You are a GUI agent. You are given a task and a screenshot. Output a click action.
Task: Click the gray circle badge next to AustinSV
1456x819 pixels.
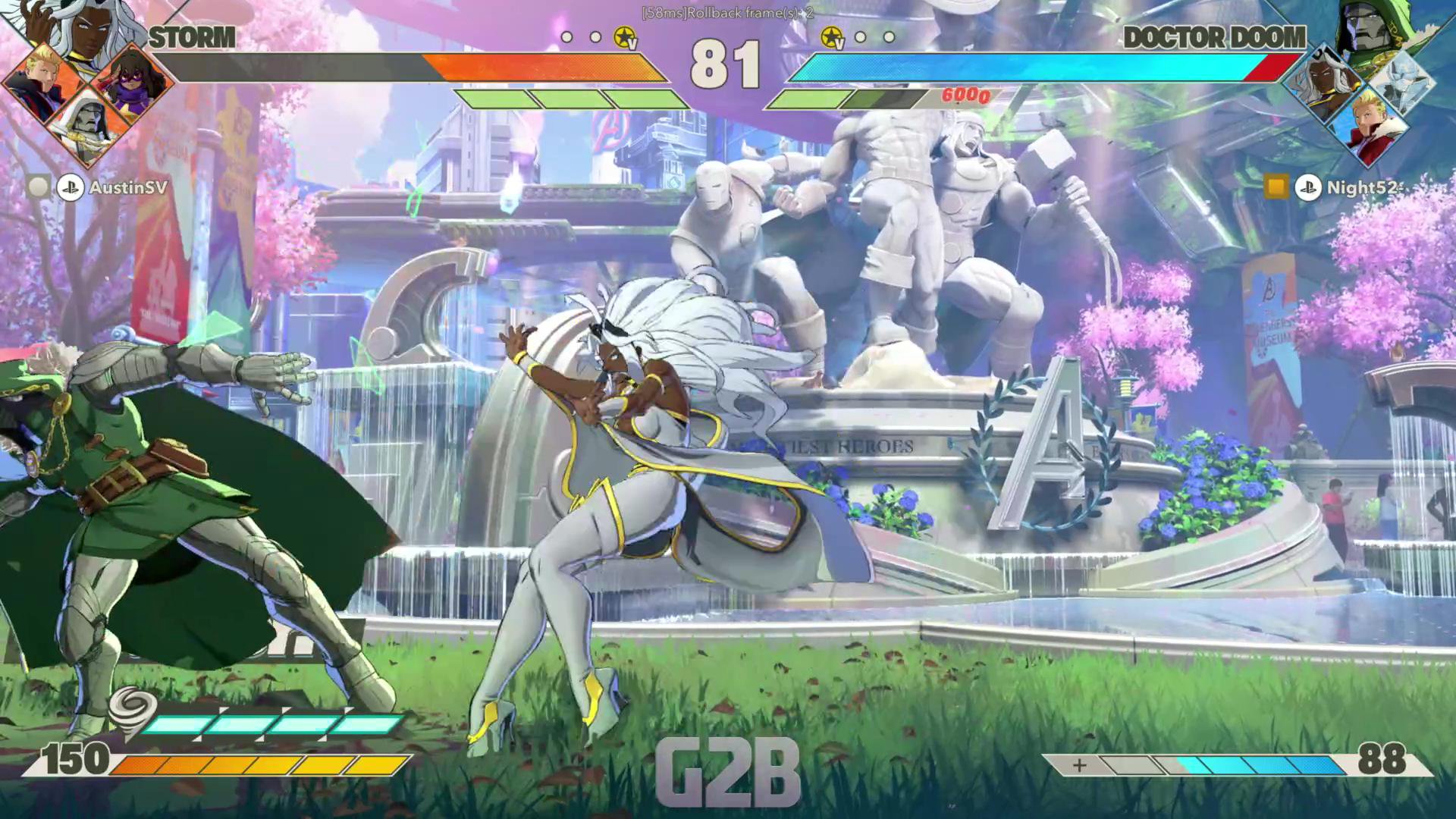tap(38, 187)
